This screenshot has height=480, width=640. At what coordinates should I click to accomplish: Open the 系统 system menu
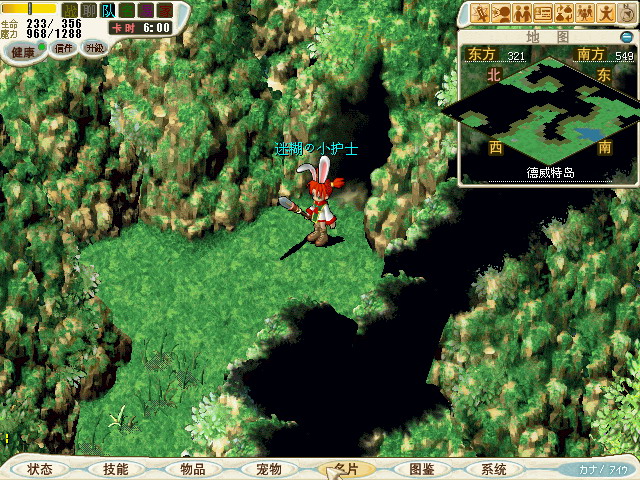point(493,469)
